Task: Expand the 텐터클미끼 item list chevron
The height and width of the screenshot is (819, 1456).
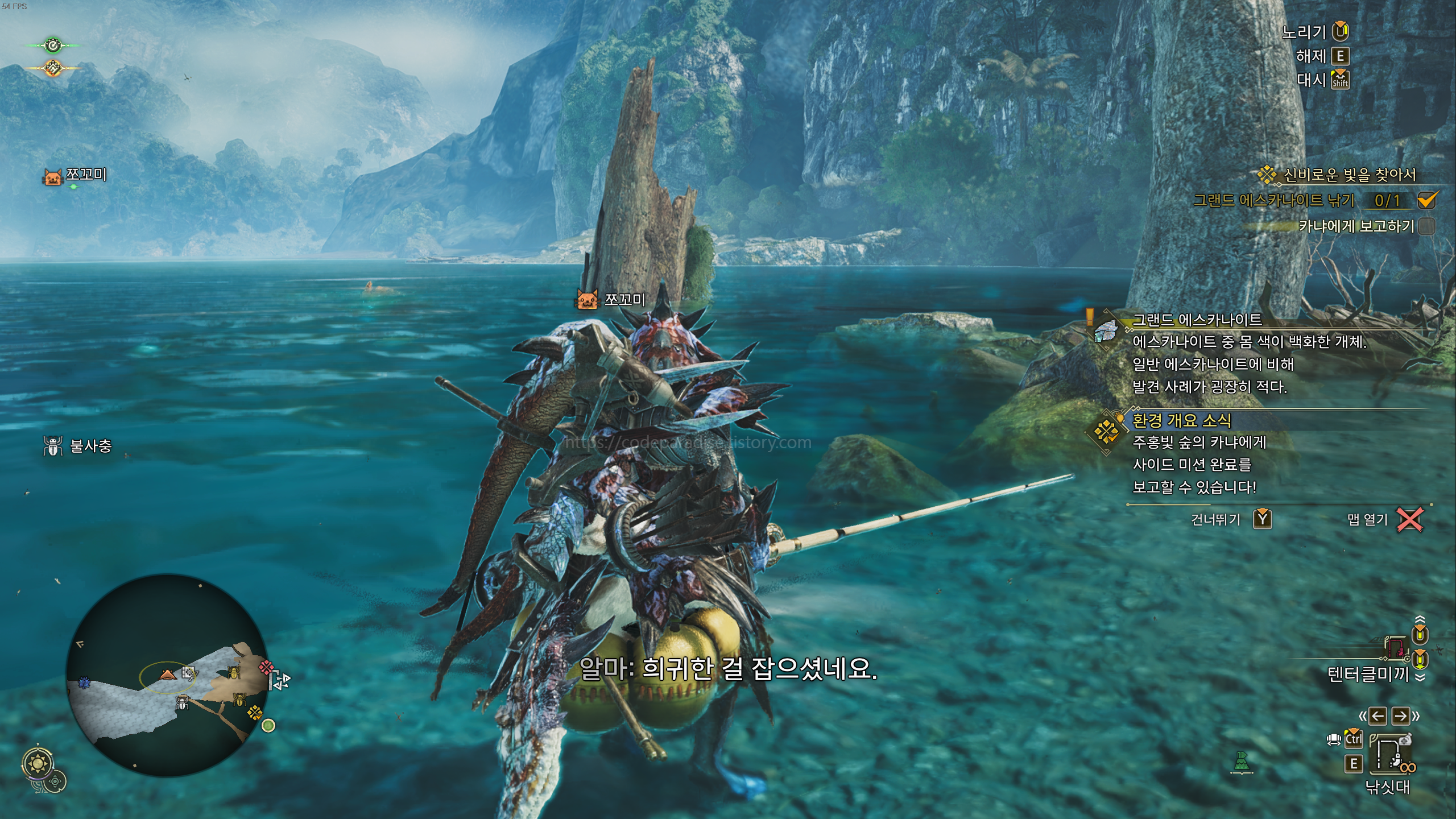Action: [x=1420, y=677]
